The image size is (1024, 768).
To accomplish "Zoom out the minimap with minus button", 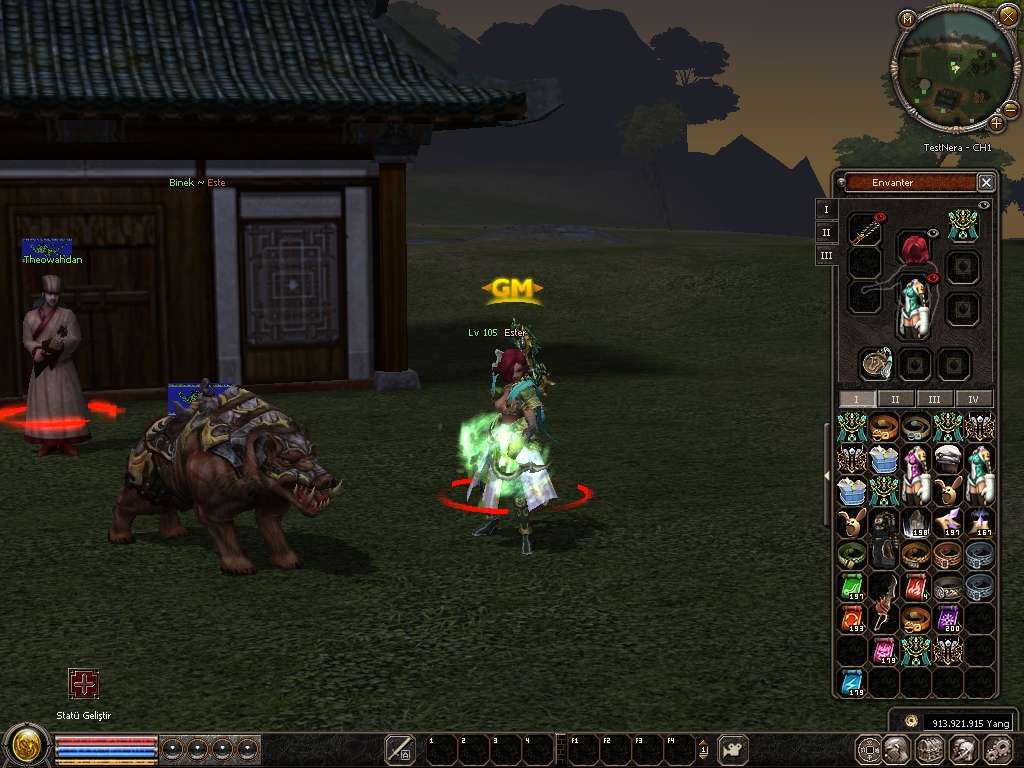I will [1010, 109].
